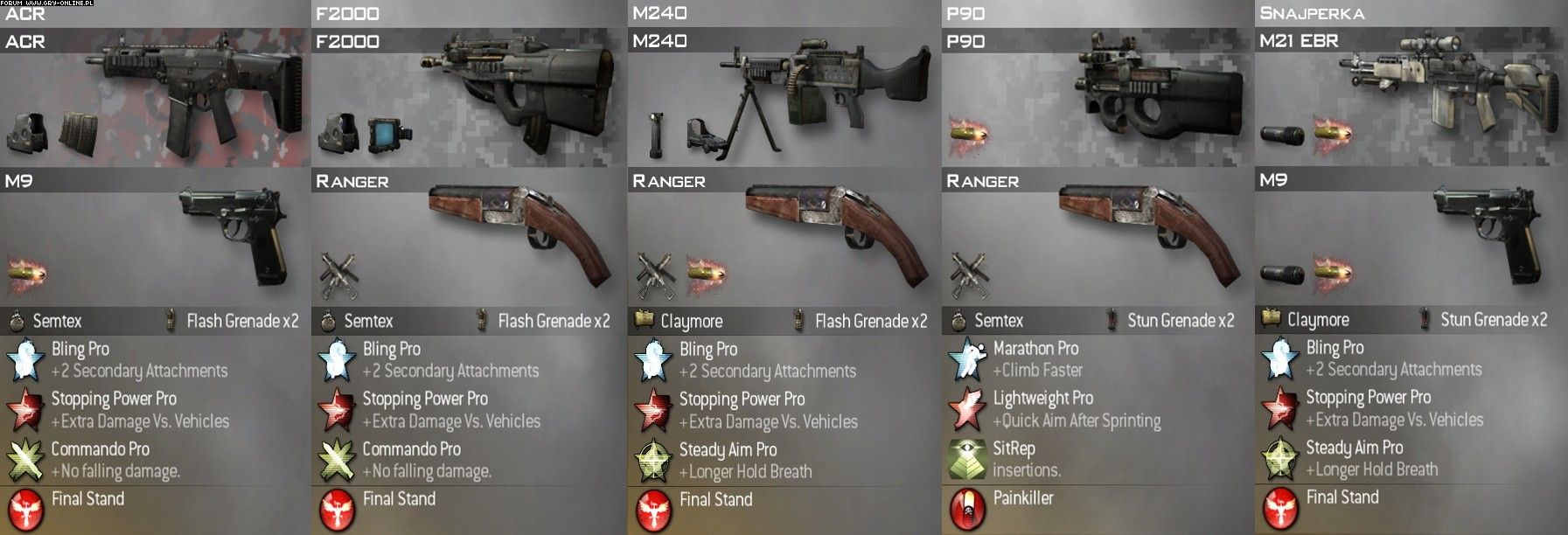Select Commando Pro in the F2000 class
Image resolution: width=1568 pixels, height=535 pixels.
(x=411, y=449)
